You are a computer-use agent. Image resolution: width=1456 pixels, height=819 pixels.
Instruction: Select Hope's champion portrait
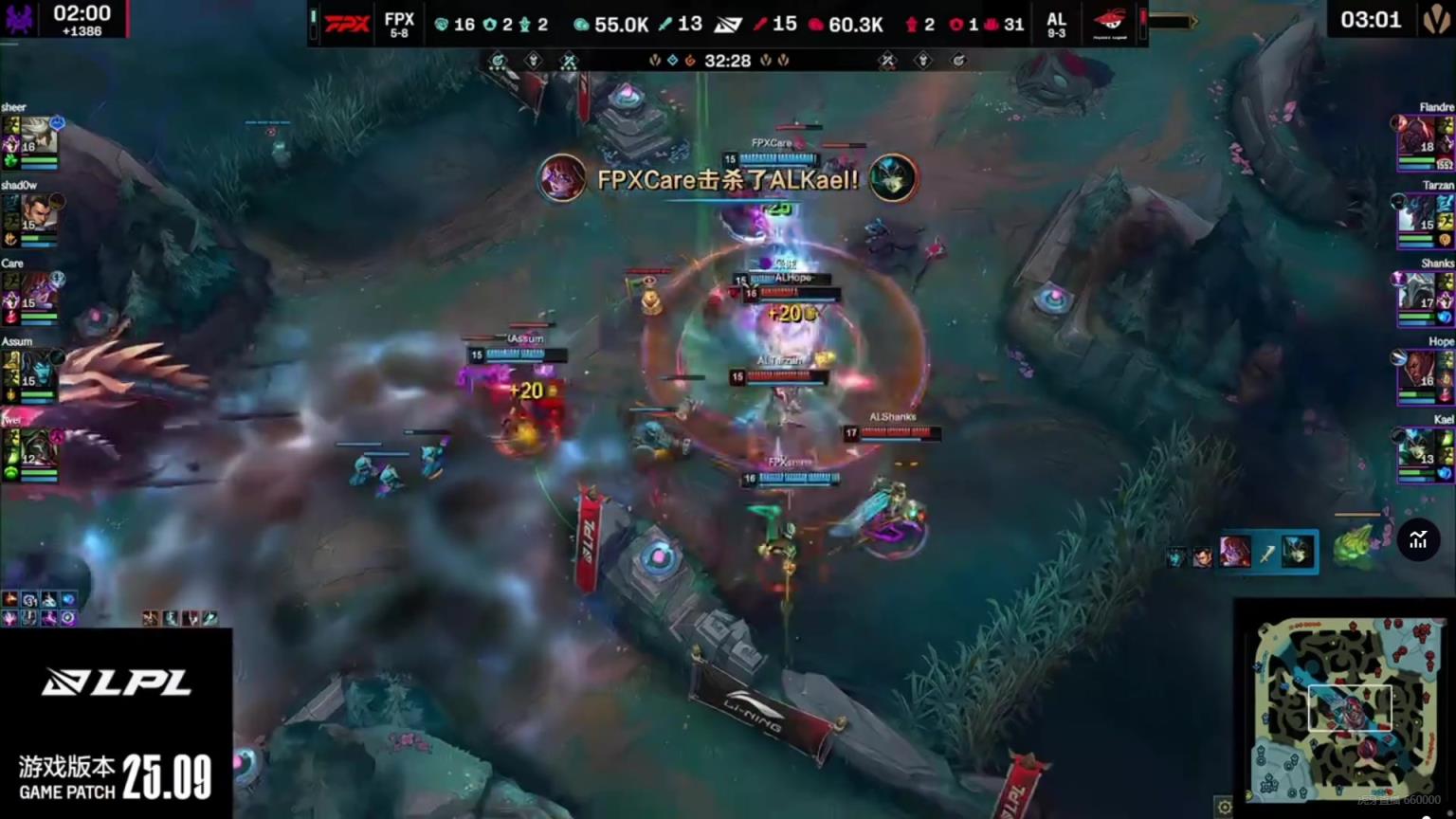coord(1417,371)
